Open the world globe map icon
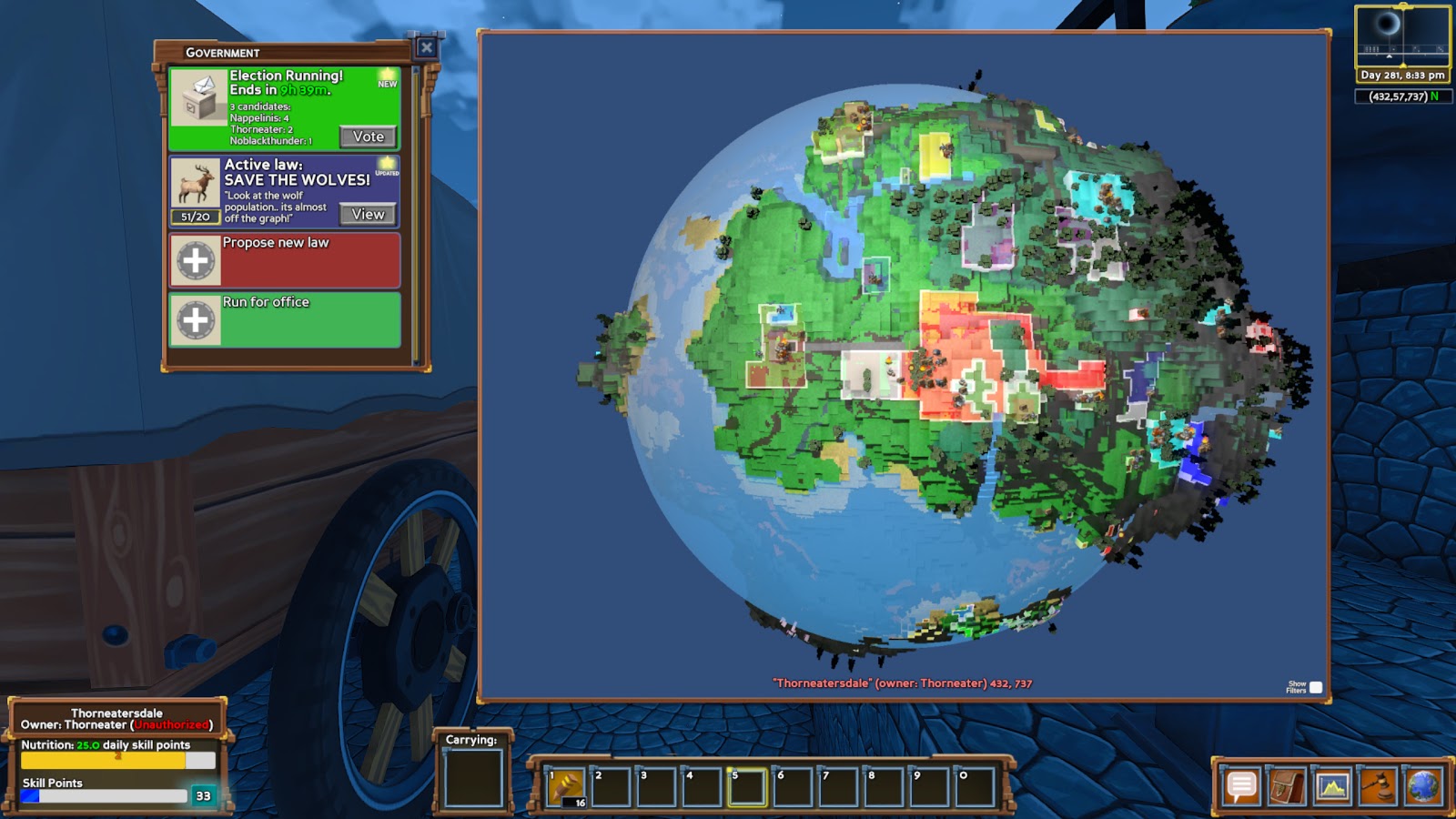Screen dimensions: 1456x819 coord(1422,787)
